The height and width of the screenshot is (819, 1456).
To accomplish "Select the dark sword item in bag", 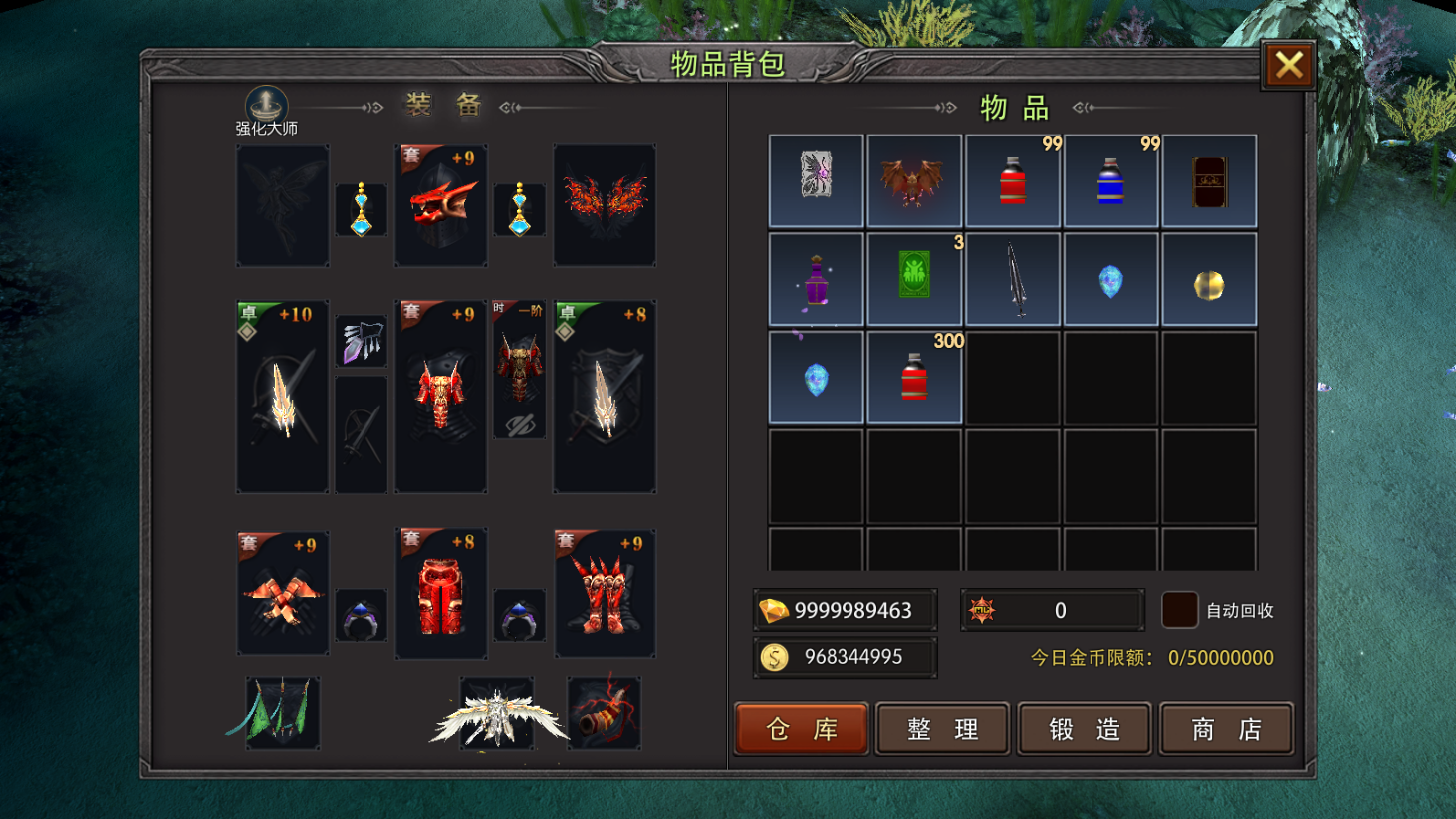I will click(x=1012, y=280).
